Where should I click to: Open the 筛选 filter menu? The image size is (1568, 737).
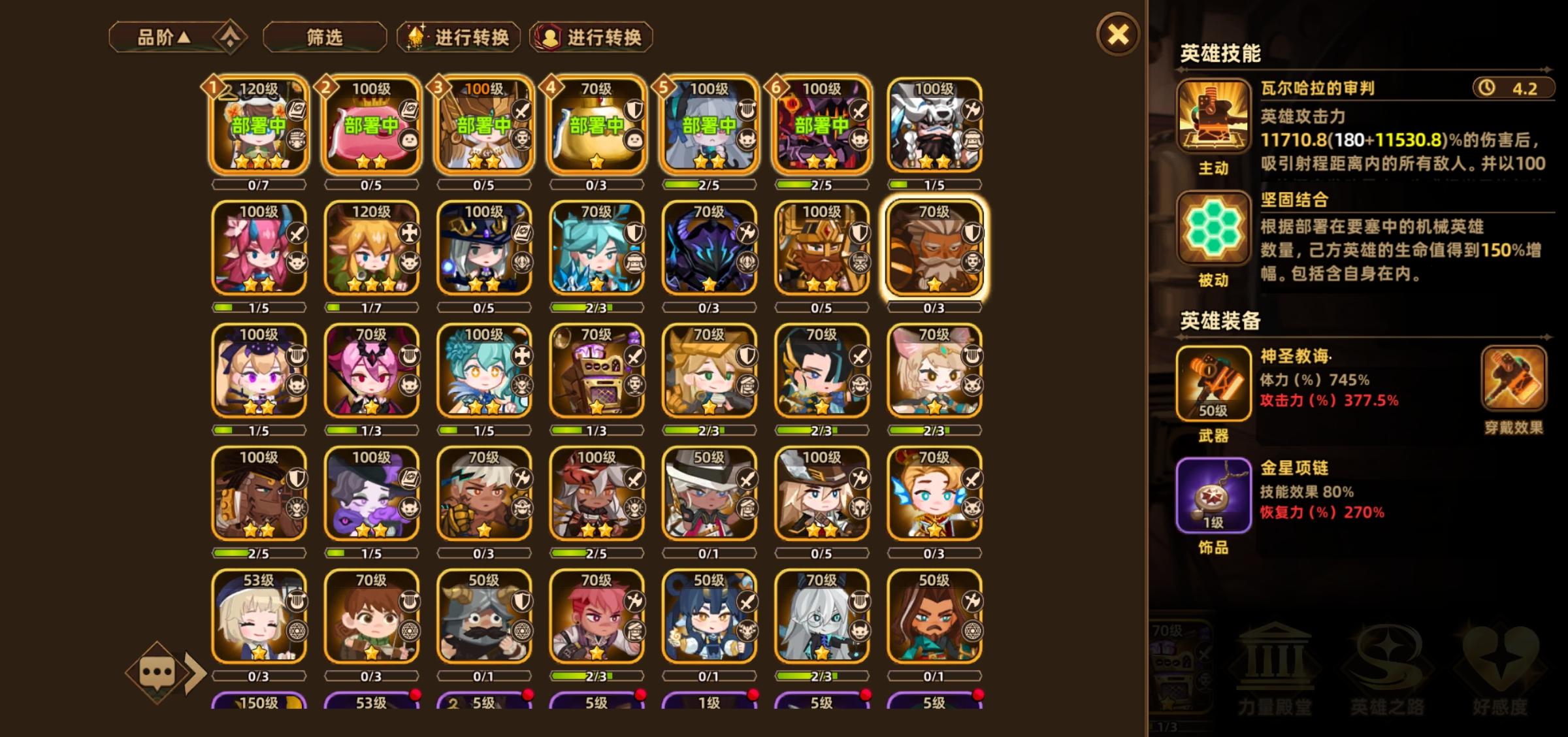pyautogui.click(x=325, y=37)
